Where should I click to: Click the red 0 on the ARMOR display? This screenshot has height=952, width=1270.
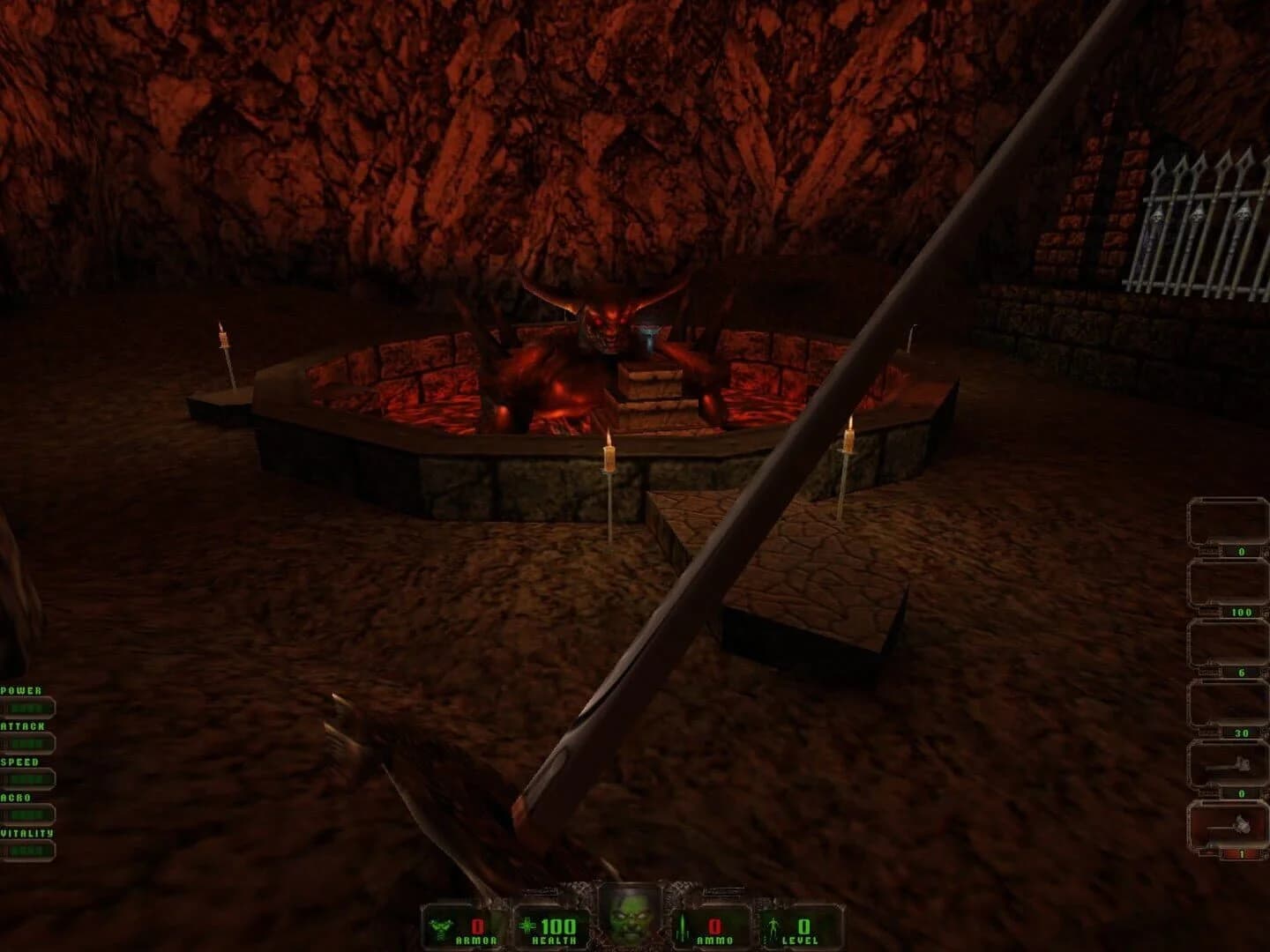pyautogui.click(x=477, y=925)
